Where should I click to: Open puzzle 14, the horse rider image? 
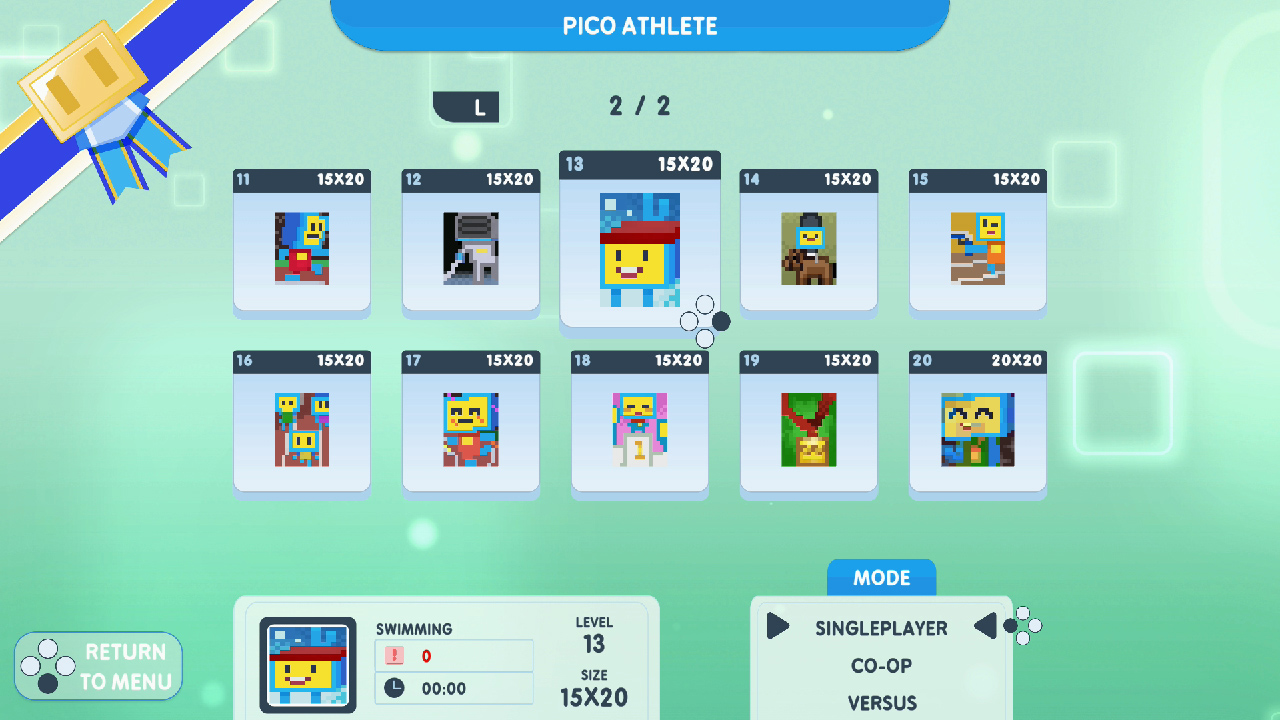click(x=808, y=243)
